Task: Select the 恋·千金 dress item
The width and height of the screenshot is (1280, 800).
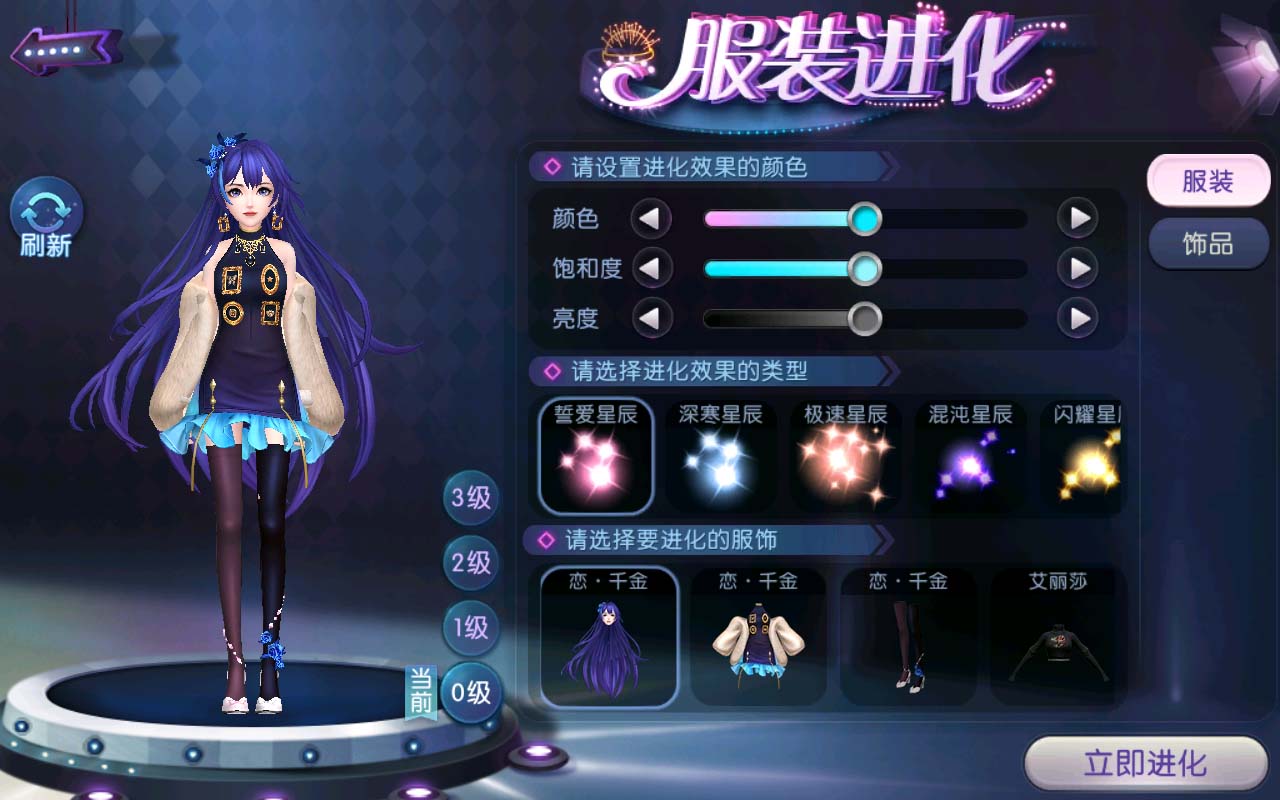Action: (758, 637)
